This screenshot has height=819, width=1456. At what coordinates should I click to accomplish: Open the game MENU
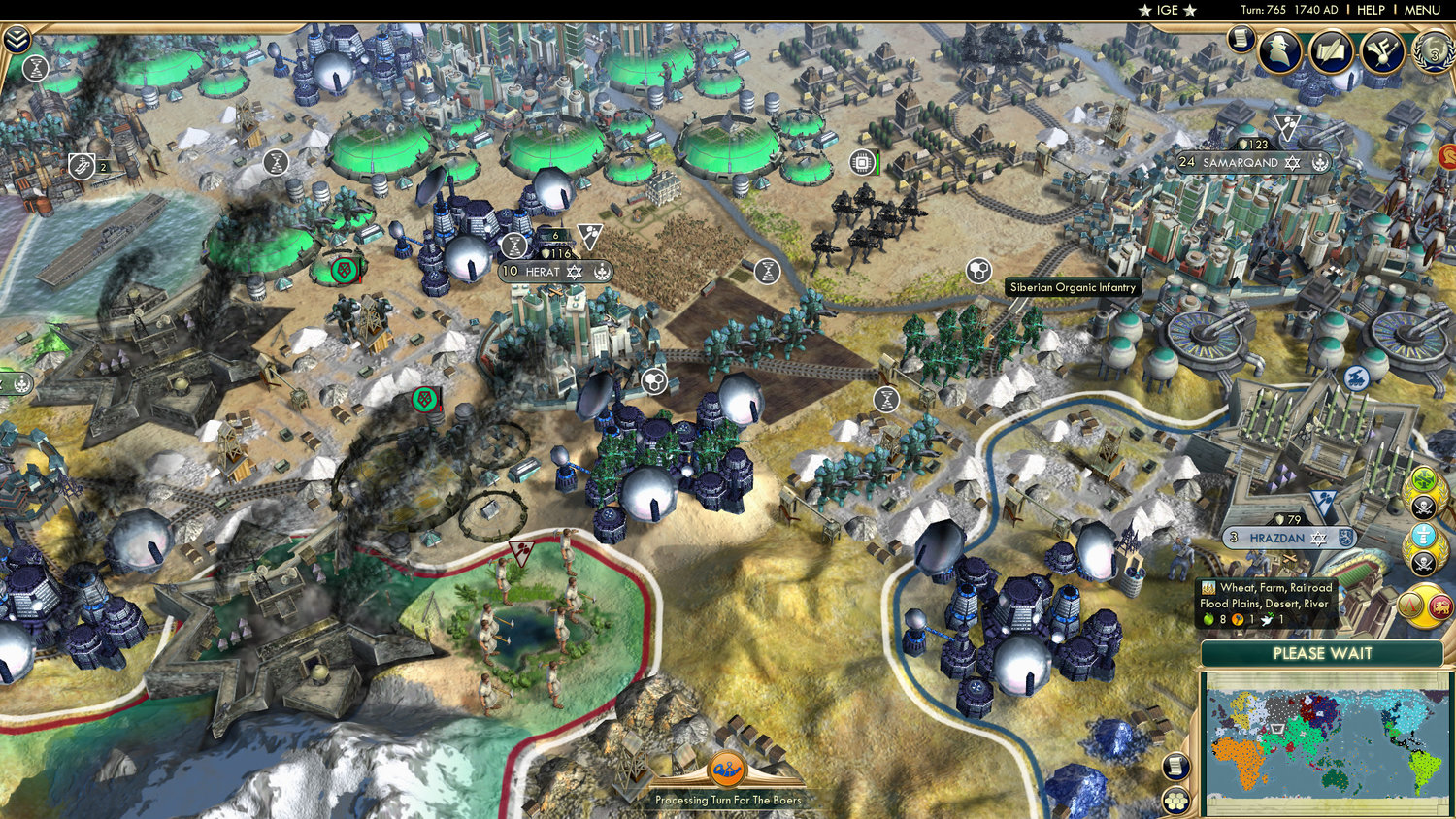[x=1420, y=10]
